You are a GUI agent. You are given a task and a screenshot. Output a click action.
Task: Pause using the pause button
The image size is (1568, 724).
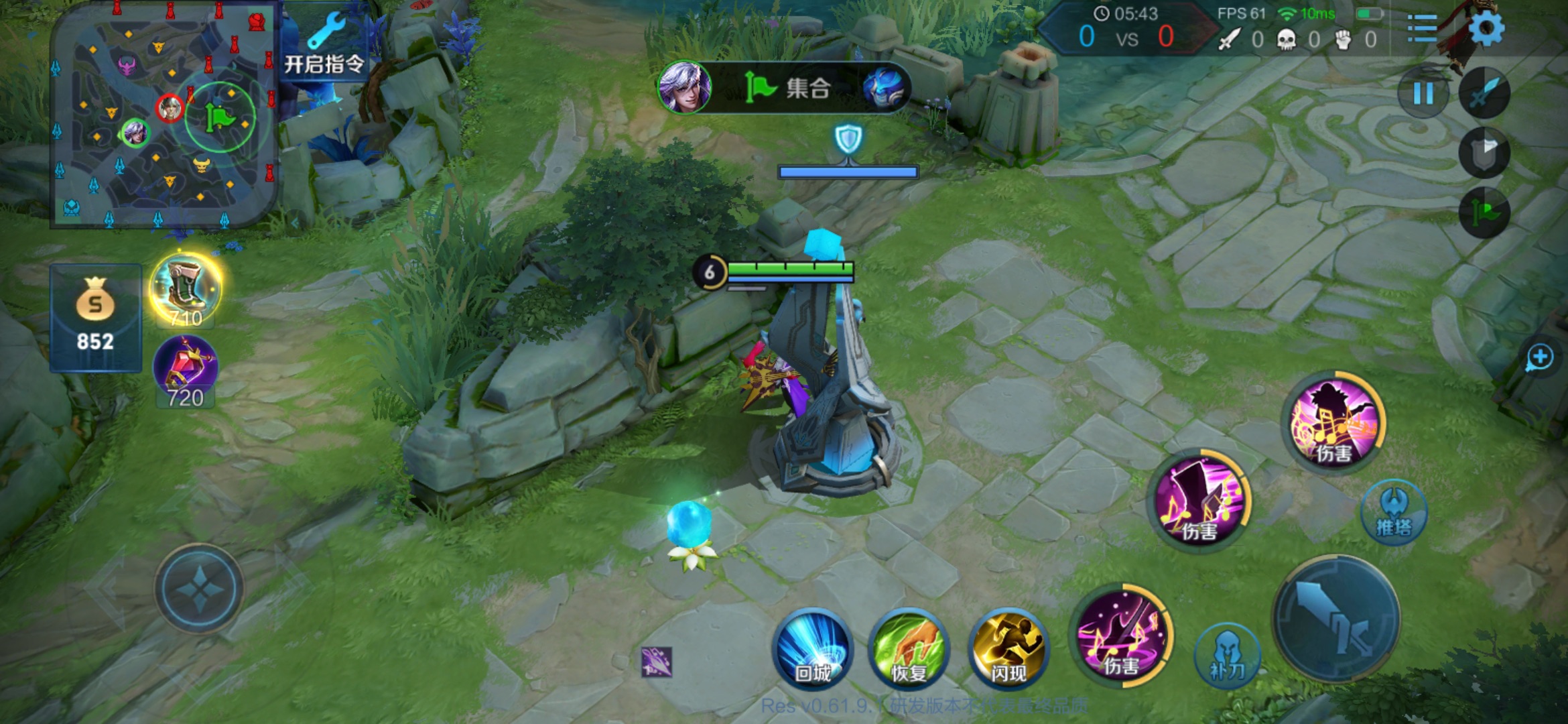[1423, 94]
